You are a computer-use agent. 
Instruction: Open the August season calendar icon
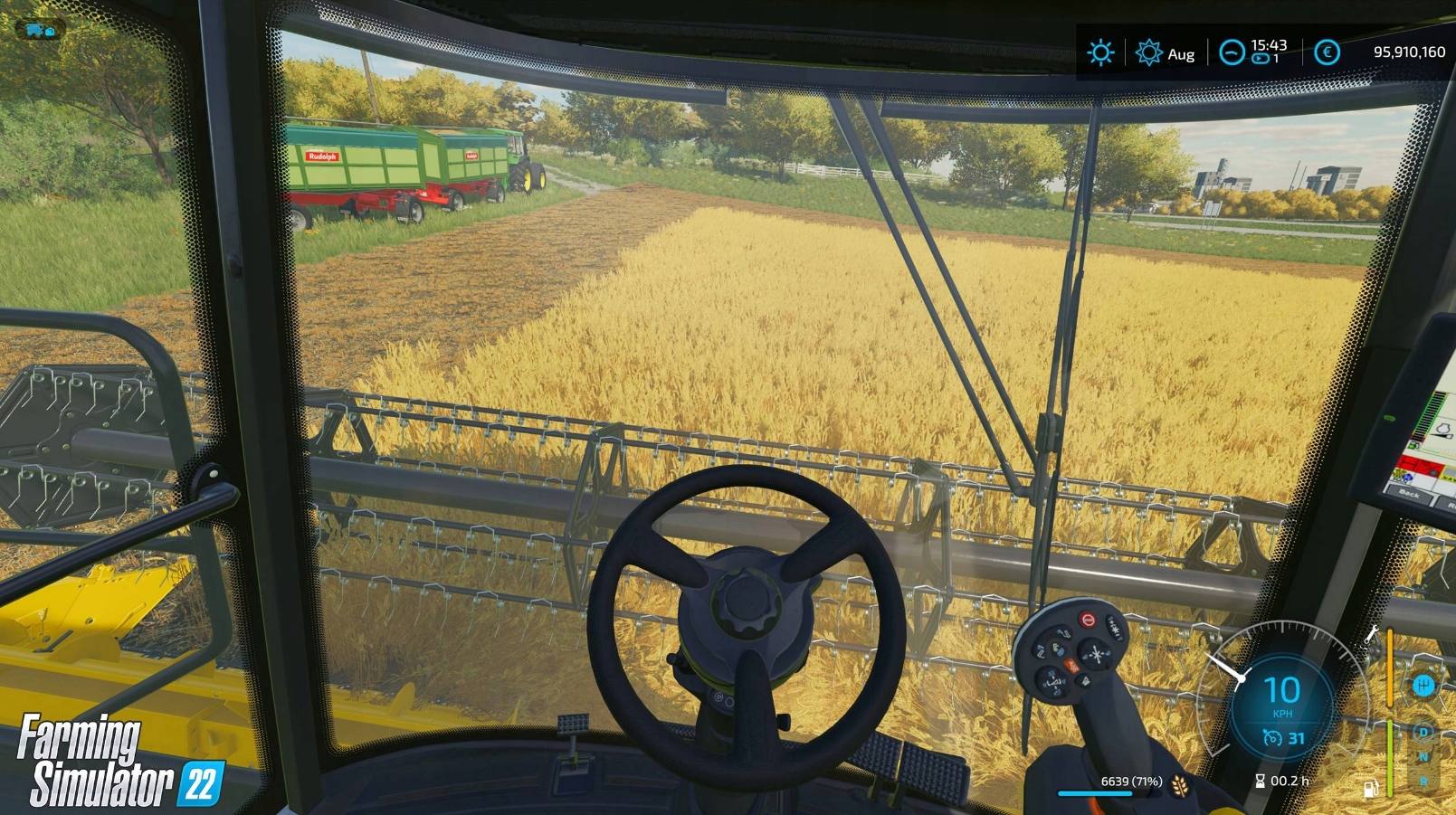point(1148,52)
